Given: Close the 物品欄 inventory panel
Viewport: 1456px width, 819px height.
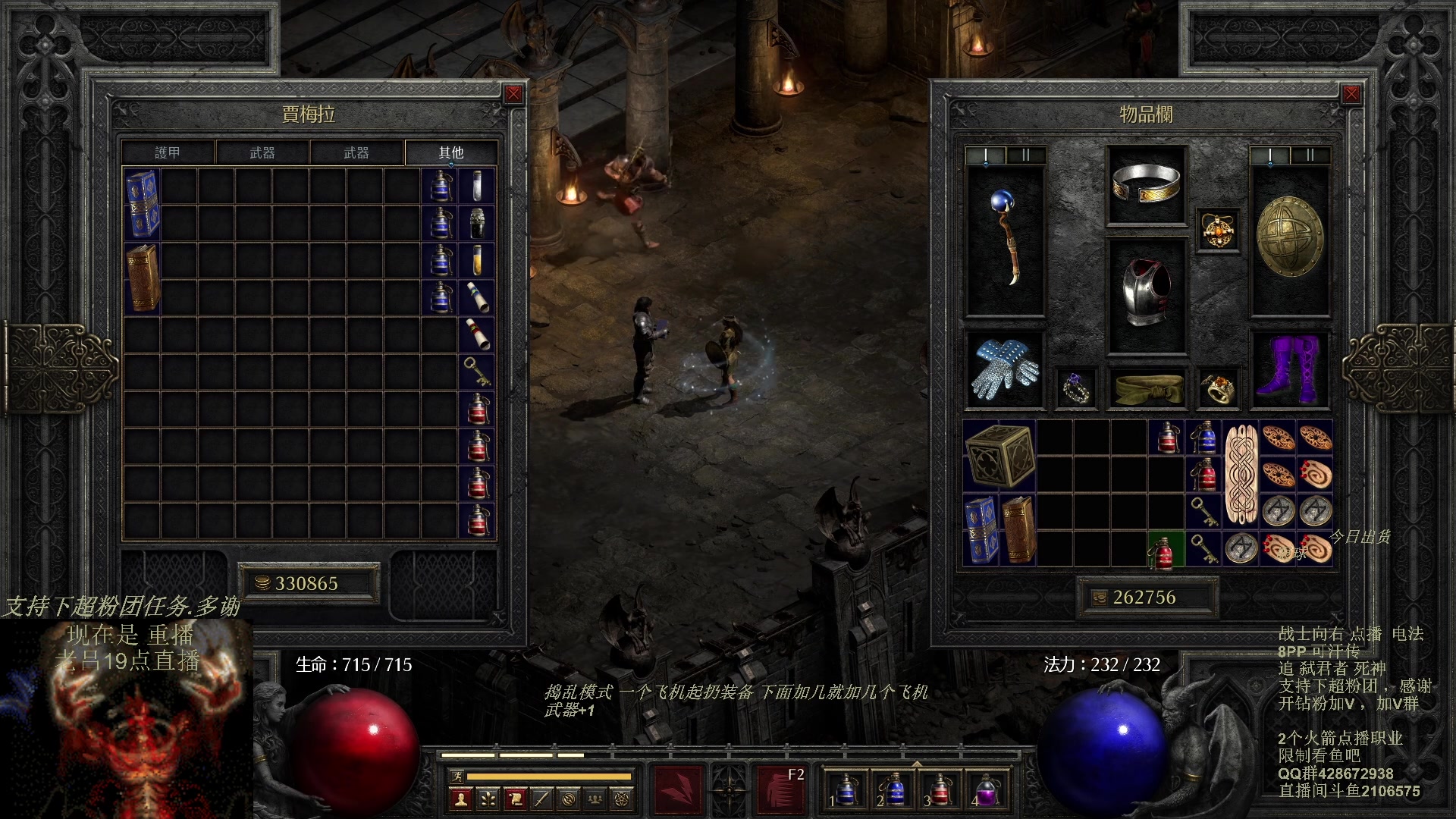Looking at the screenshot, I should click(x=1351, y=94).
